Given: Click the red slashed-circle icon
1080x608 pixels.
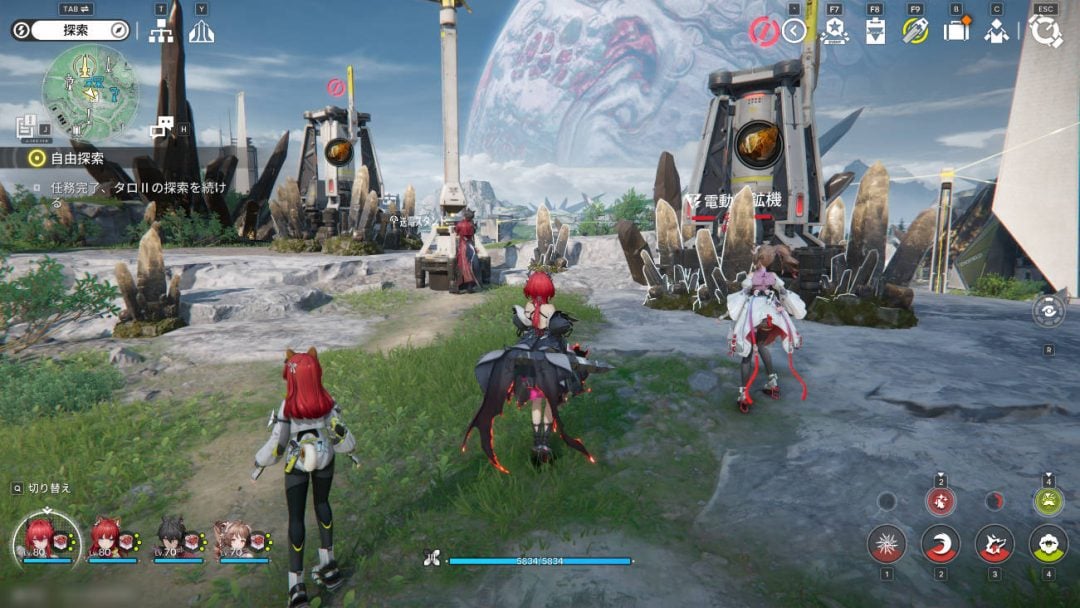Looking at the screenshot, I should pyautogui.click(x=764, y=31).
